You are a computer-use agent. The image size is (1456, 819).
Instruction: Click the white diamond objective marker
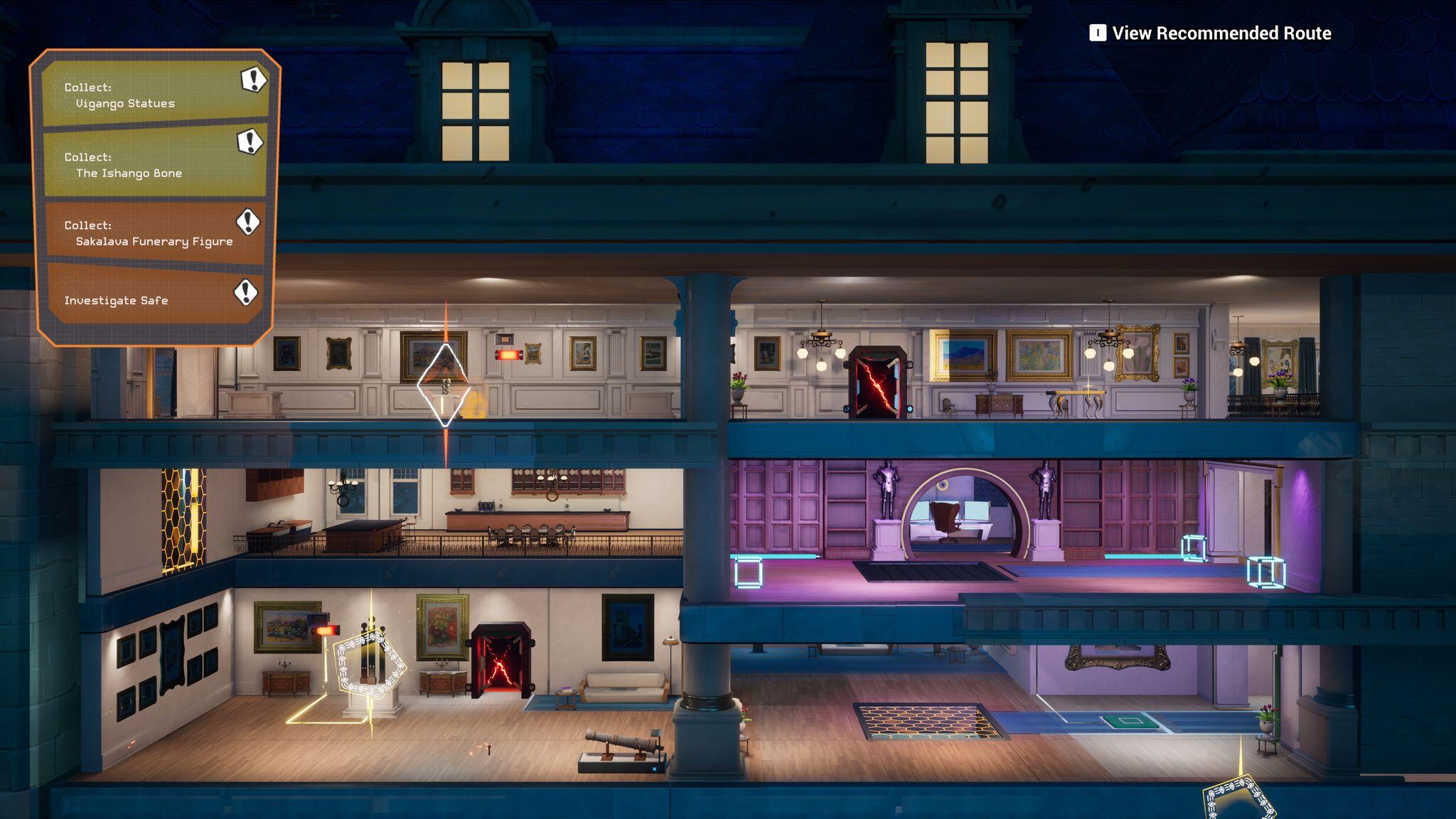point(444,385)
